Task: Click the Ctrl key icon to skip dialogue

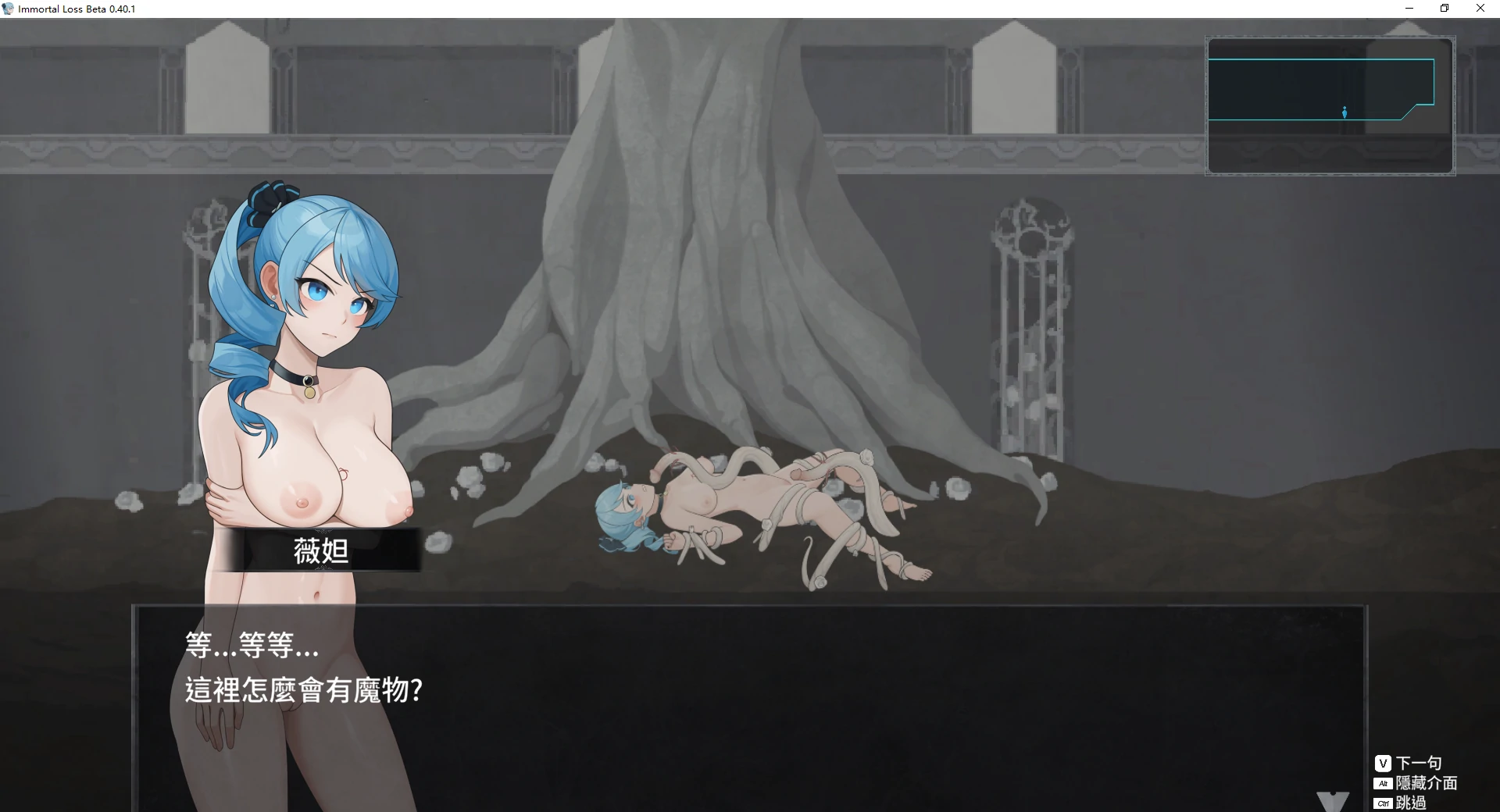Action: click(1383, 803)
